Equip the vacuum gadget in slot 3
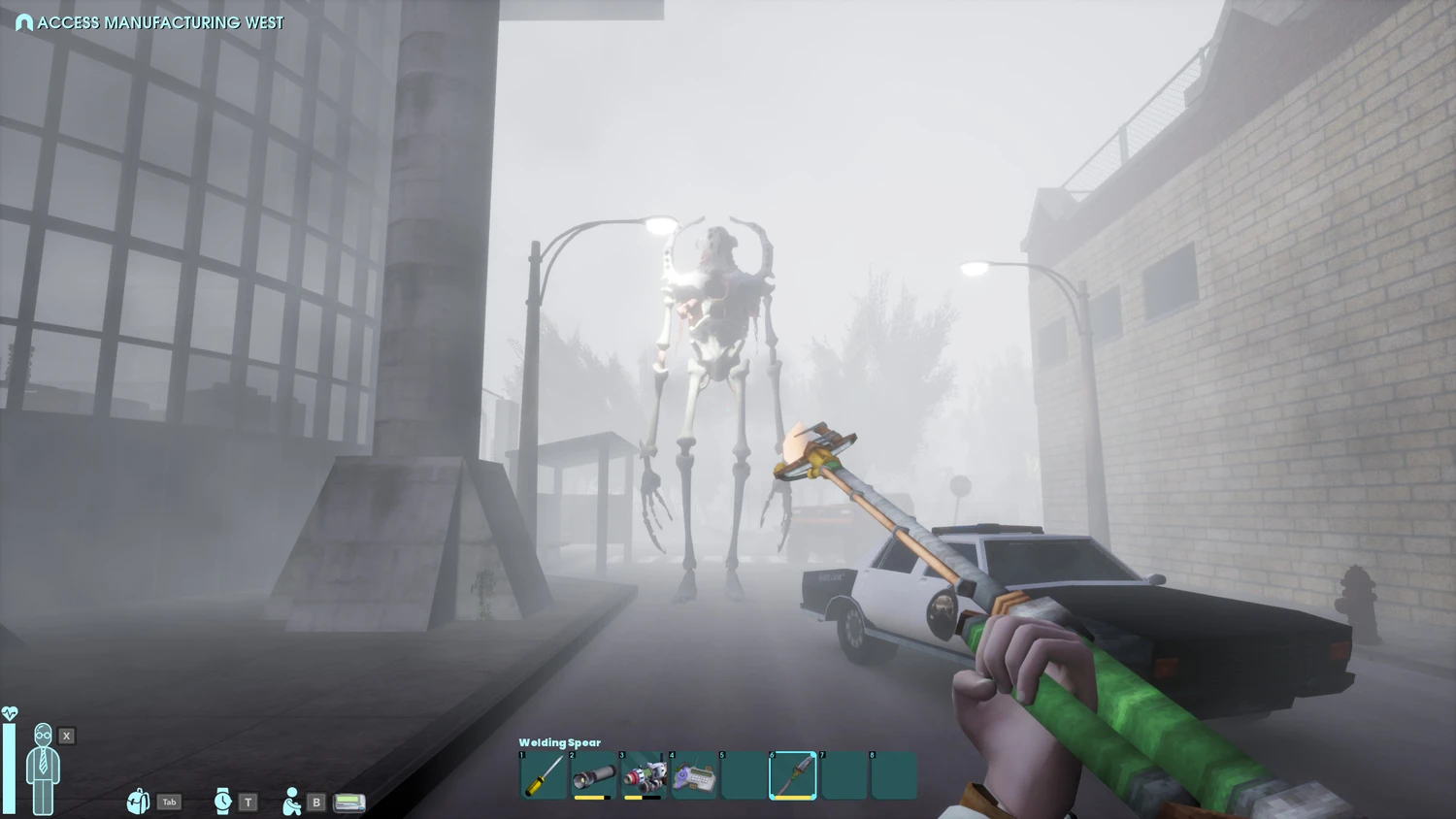The image size is (1456, 819). (x=644, y=775)
